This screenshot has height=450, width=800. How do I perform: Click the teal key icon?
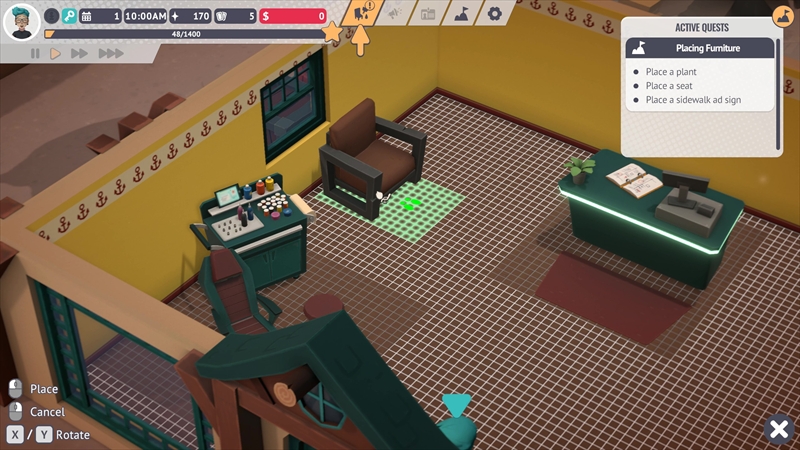pos(69,16)
